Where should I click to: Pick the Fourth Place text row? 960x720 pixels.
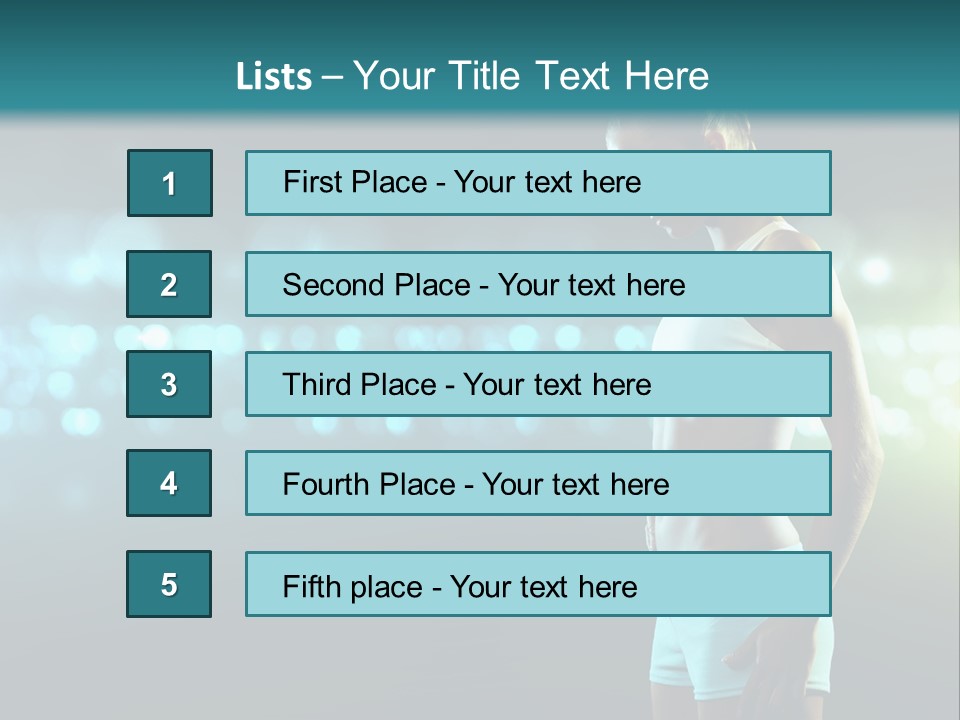pos(538,484)
